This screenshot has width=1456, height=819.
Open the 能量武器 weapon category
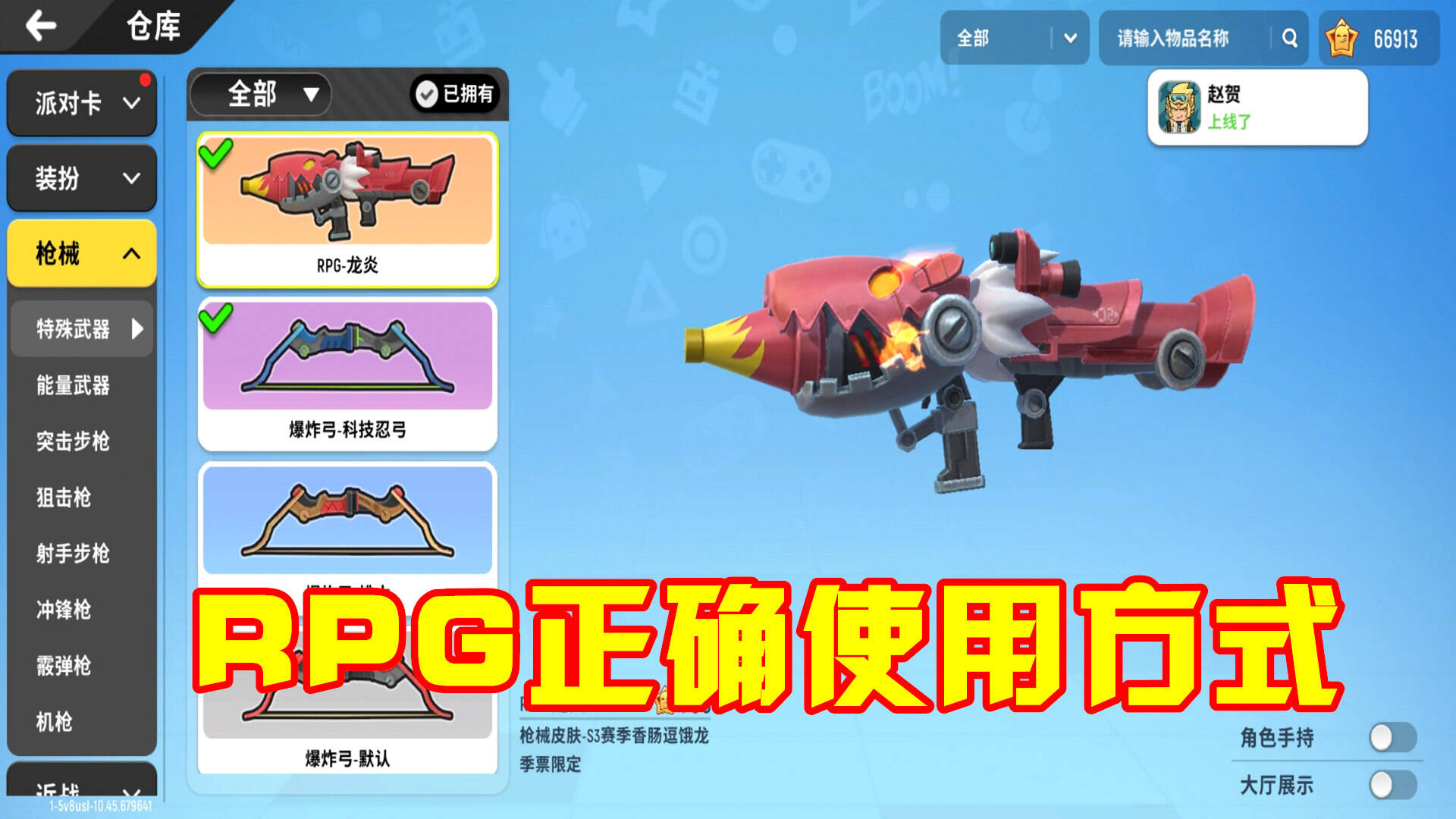pyautogui.click(x=76, y=387)
